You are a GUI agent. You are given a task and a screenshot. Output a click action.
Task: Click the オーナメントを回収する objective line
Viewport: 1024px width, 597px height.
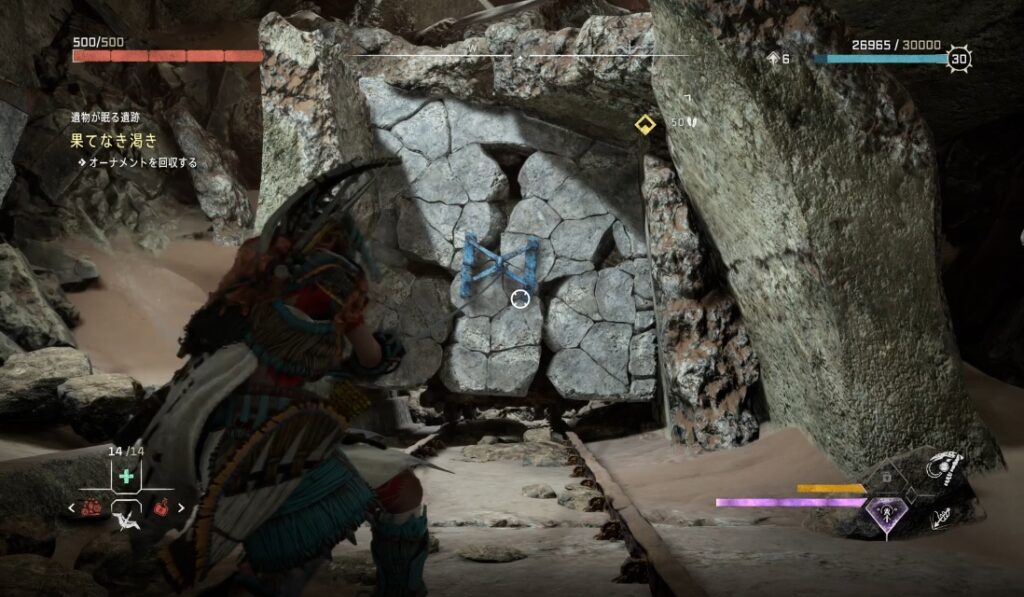(142, 162)
